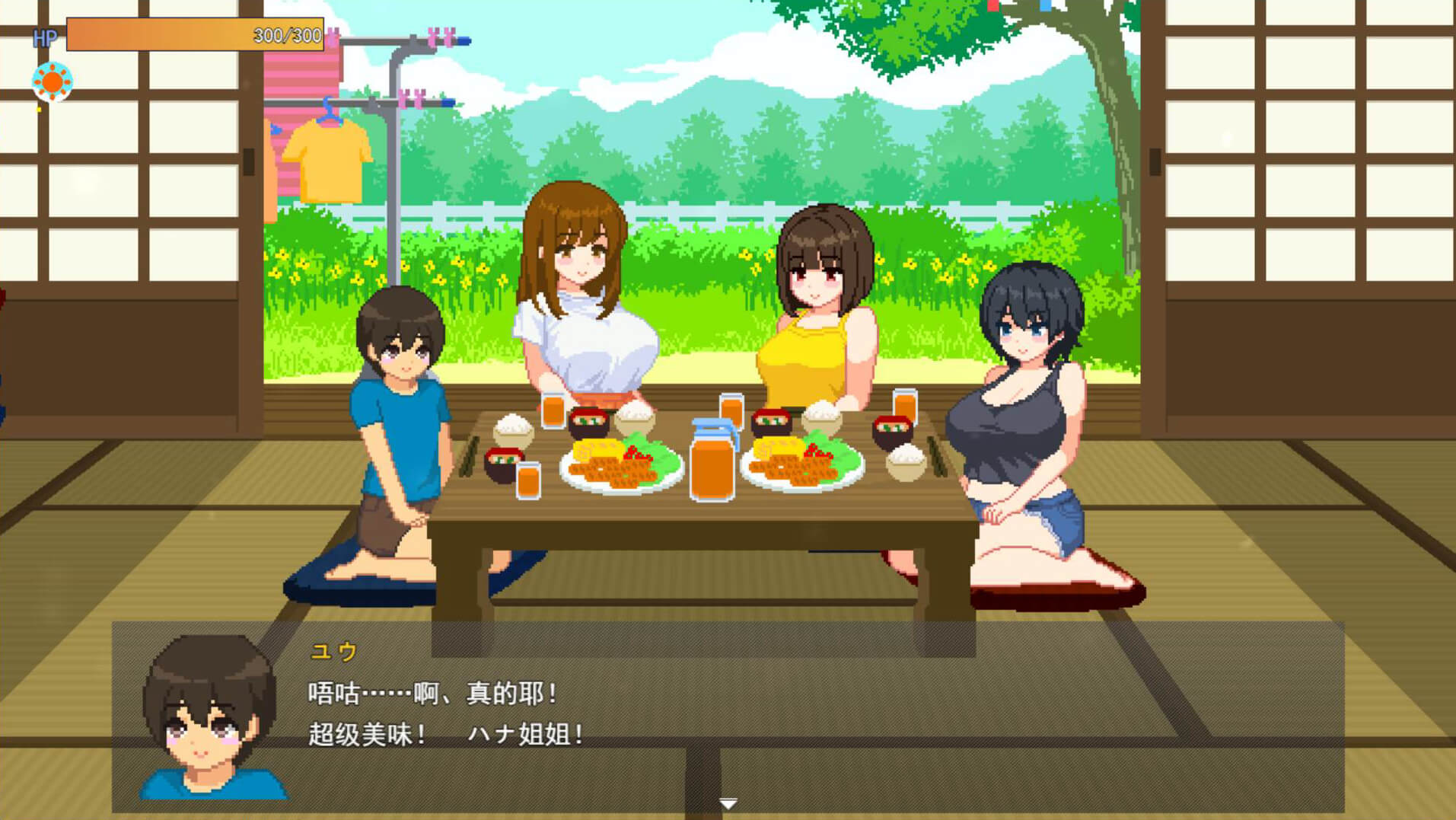Image resolution: width=1456 pixels, height=820 pixels.
Task: Advance dialogue with the down-arrow indicator
Action: click(728, 803)
